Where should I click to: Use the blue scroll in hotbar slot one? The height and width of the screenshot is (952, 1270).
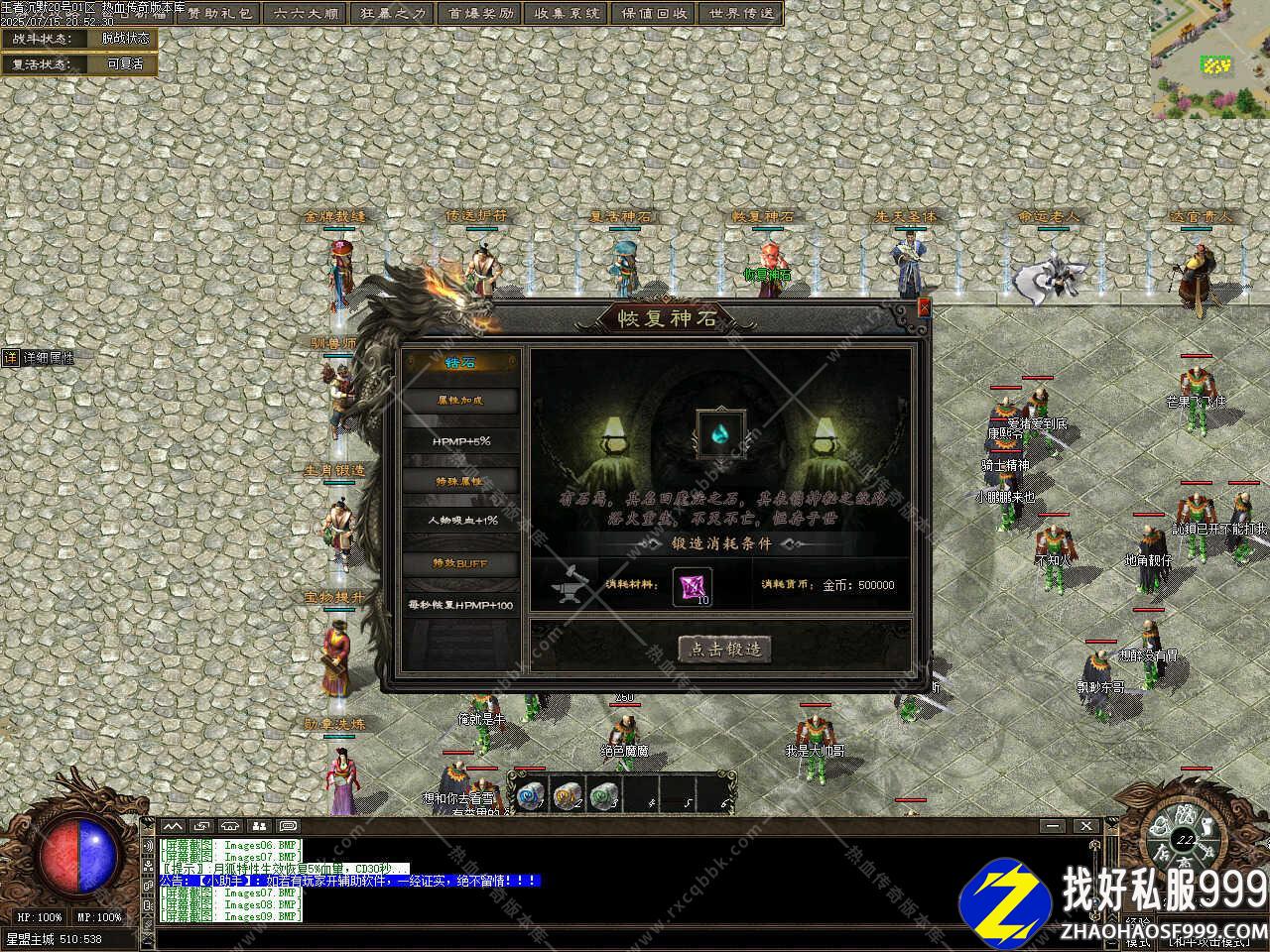click(x=527, y=793)
